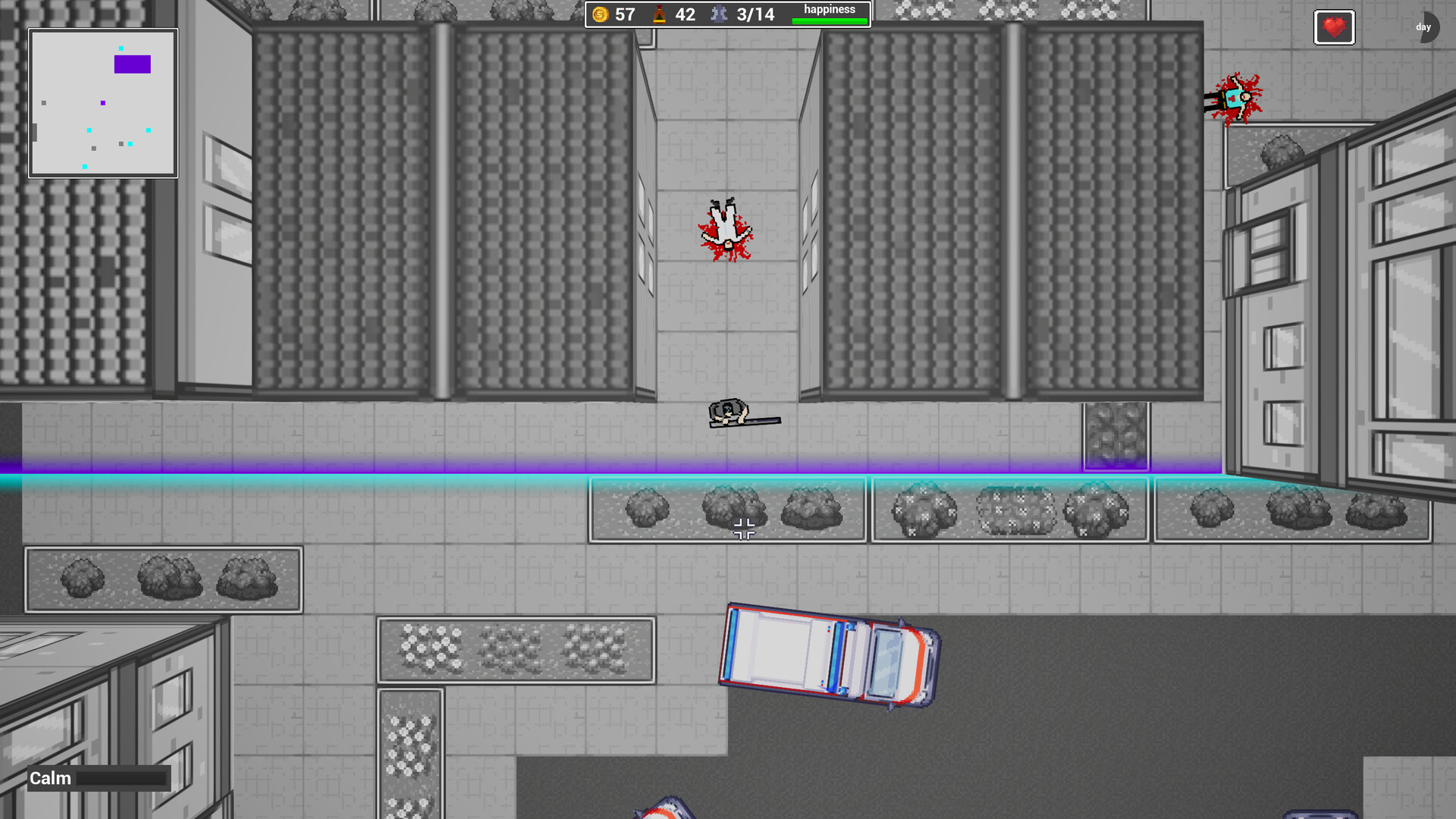Click the population icon showing 3/14
The width and height of the screenshot is (1456, 819).
(717, 14)
